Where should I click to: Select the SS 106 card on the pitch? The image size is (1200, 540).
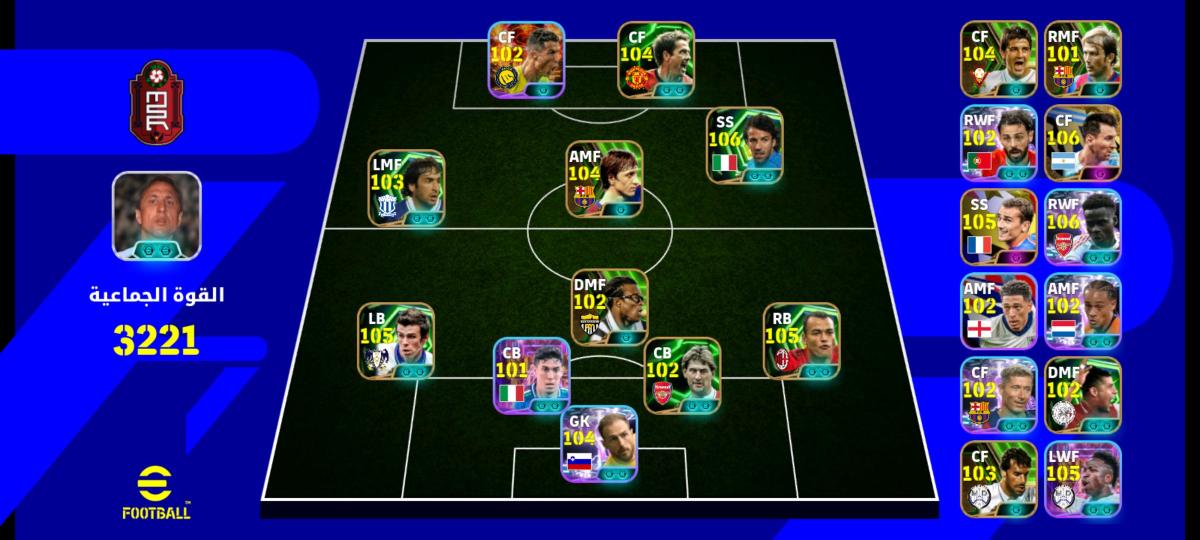click(745, 146)
